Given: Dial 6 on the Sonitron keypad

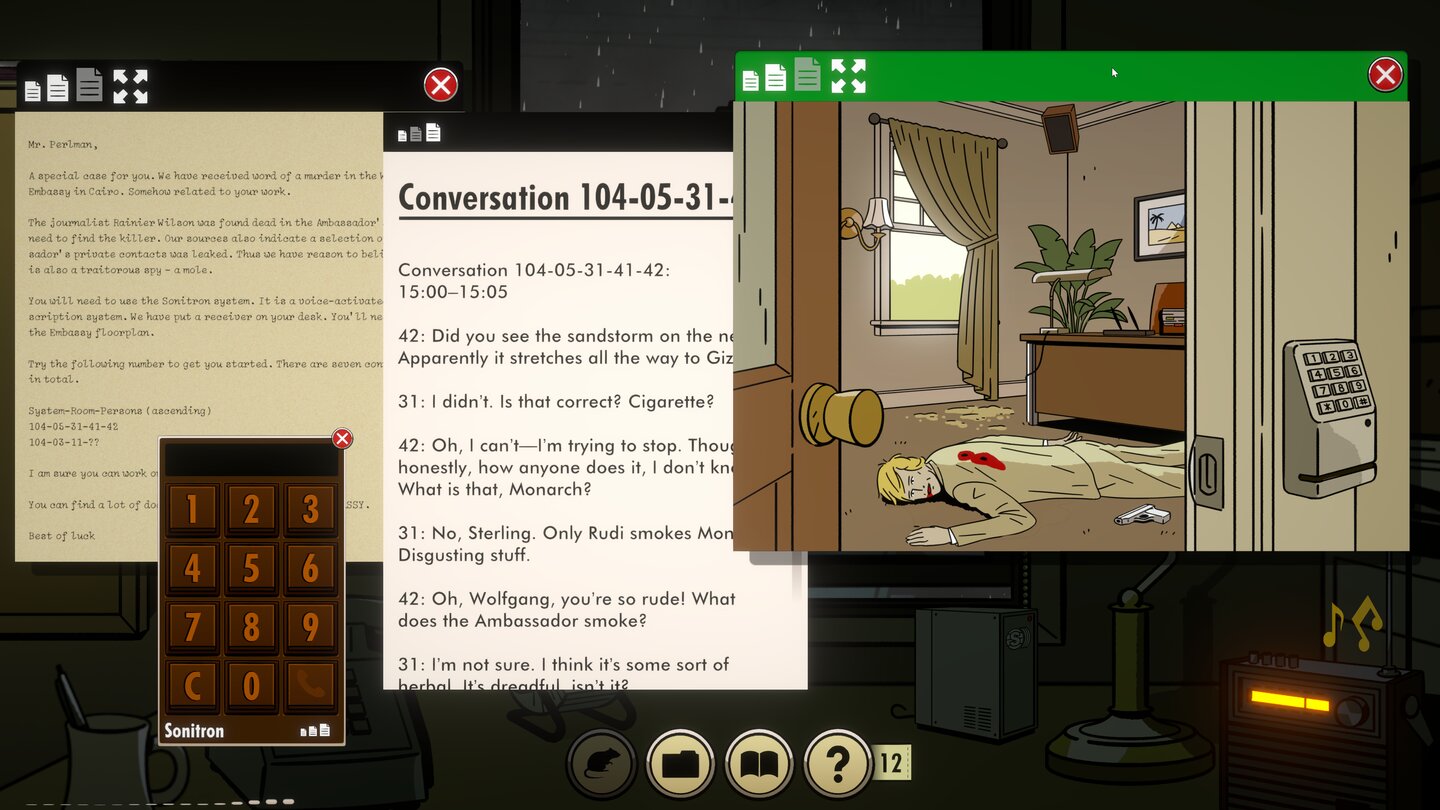Looking at the screenshot, I should click(310, 569).
